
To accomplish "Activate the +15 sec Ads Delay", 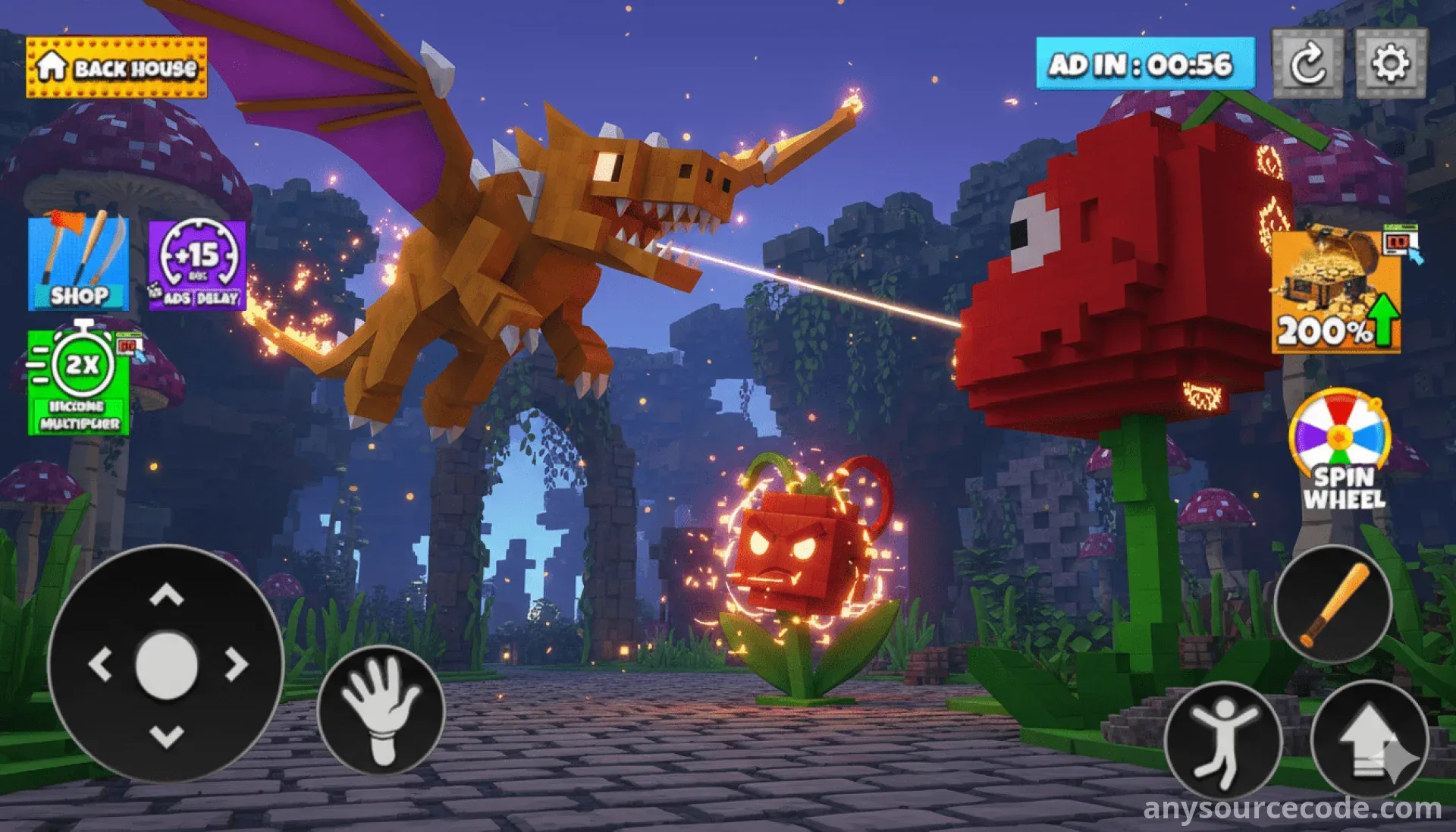I will [198, 265].
